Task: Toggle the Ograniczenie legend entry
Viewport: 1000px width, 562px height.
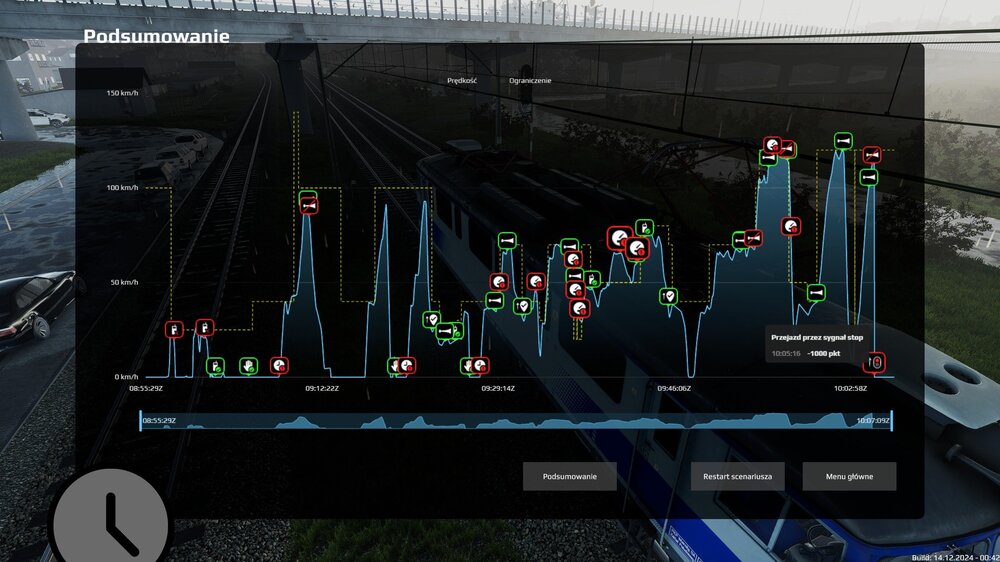Action: (530, 80)
